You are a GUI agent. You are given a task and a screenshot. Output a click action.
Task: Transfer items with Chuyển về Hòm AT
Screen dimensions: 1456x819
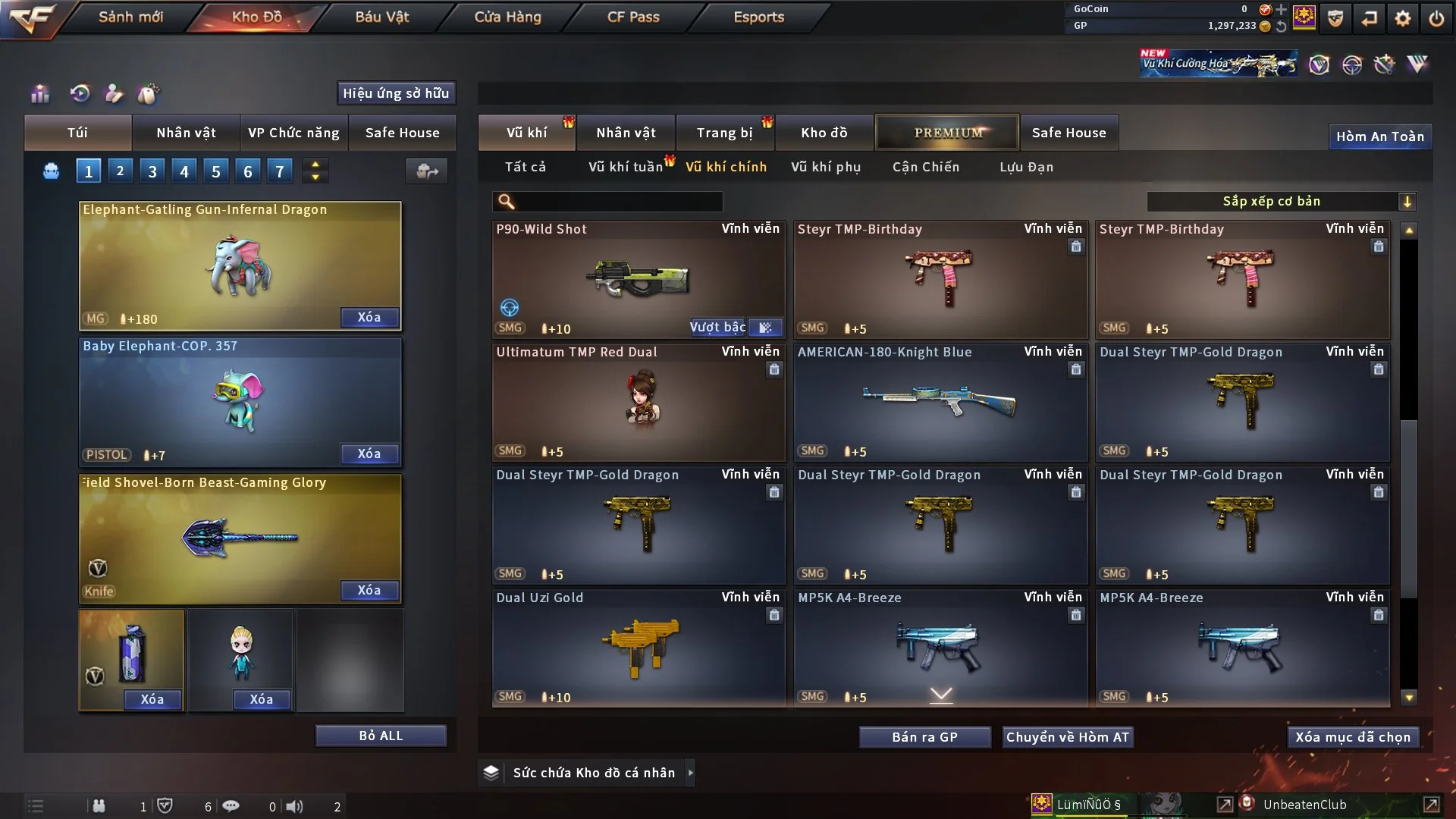pos(1067,737)
